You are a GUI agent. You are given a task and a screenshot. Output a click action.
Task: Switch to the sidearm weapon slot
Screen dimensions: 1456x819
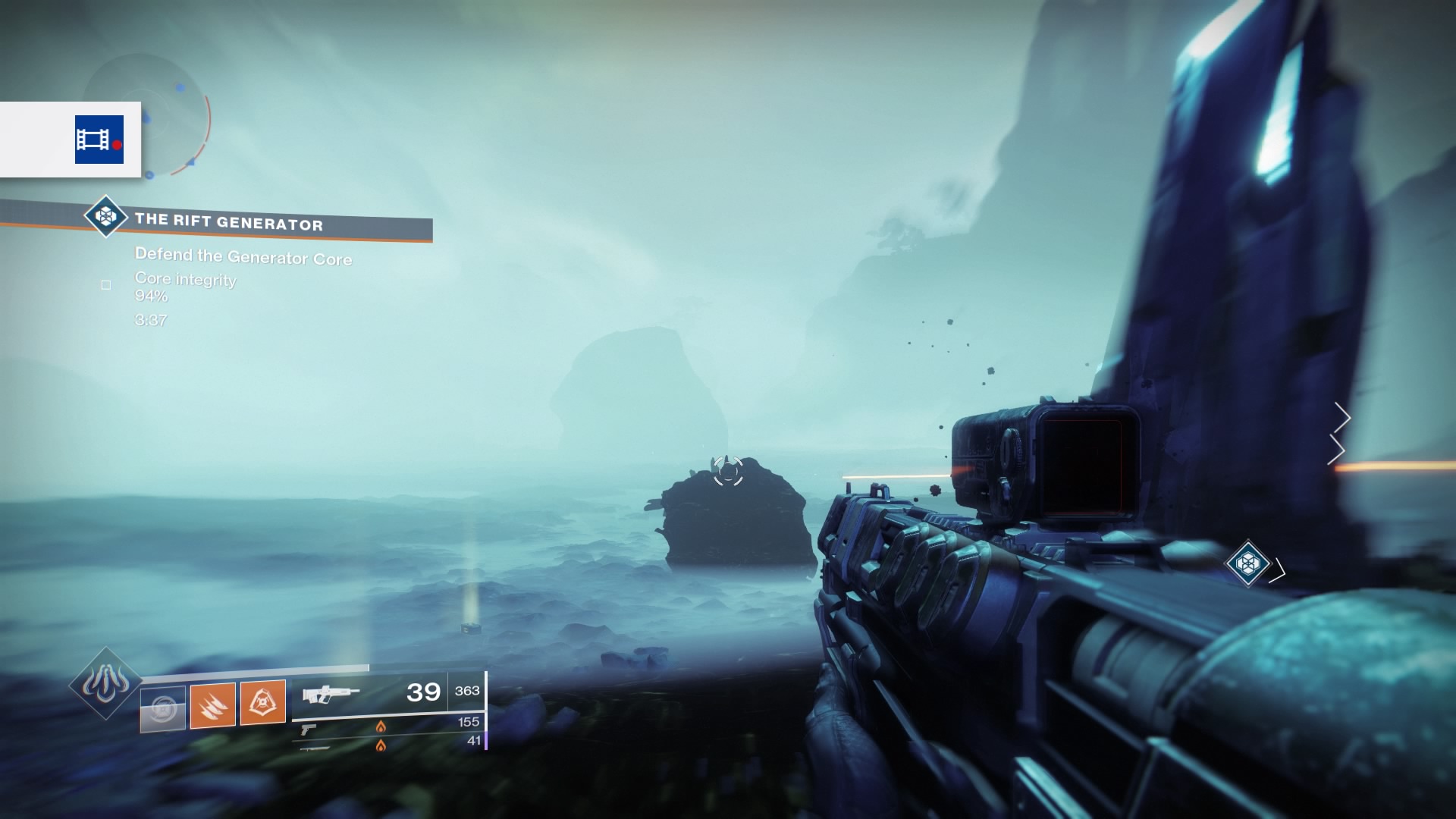tap(308, 730)
